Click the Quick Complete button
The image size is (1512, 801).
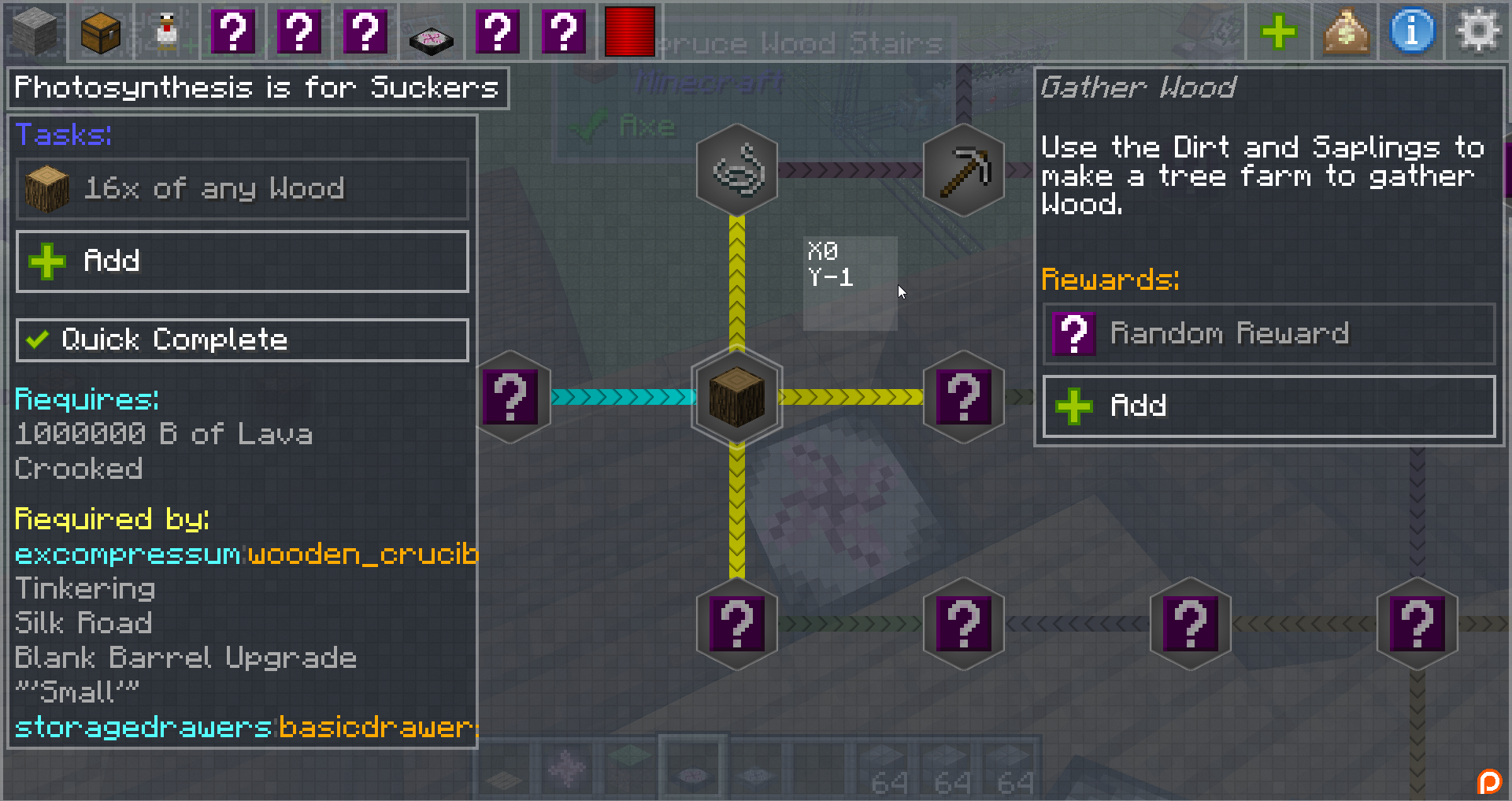(x=242, y=340)
